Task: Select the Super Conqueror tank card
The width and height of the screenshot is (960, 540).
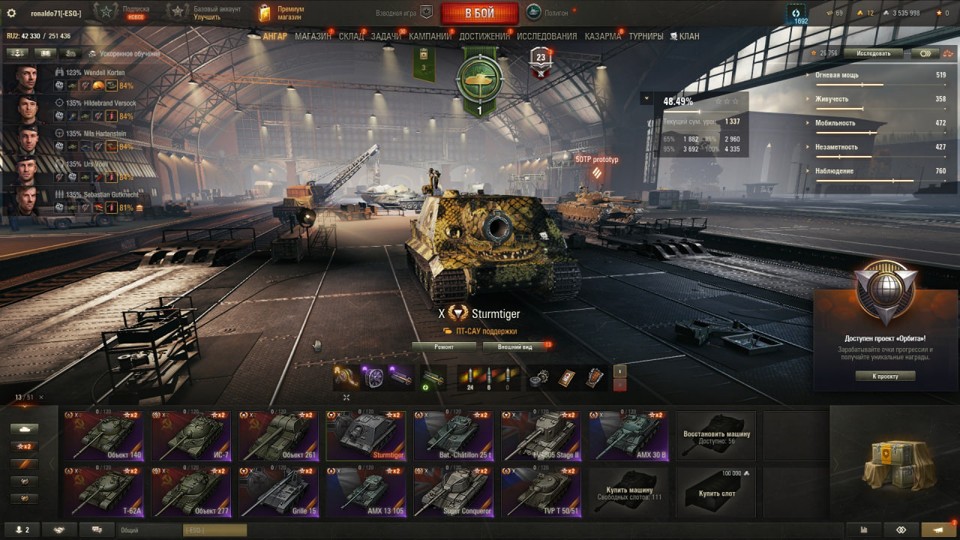Action: tap(452, 492)
